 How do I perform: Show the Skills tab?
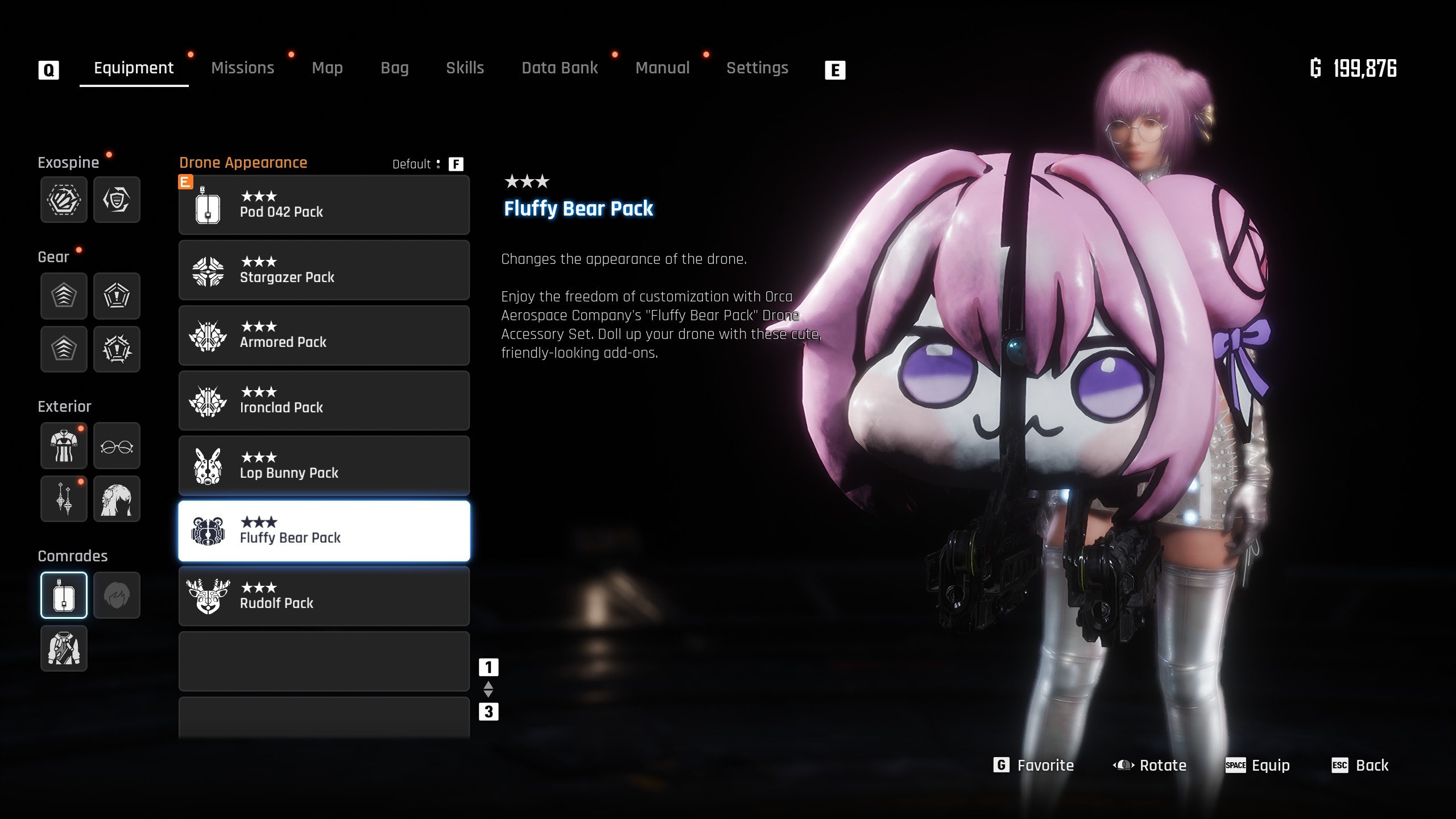465,68
